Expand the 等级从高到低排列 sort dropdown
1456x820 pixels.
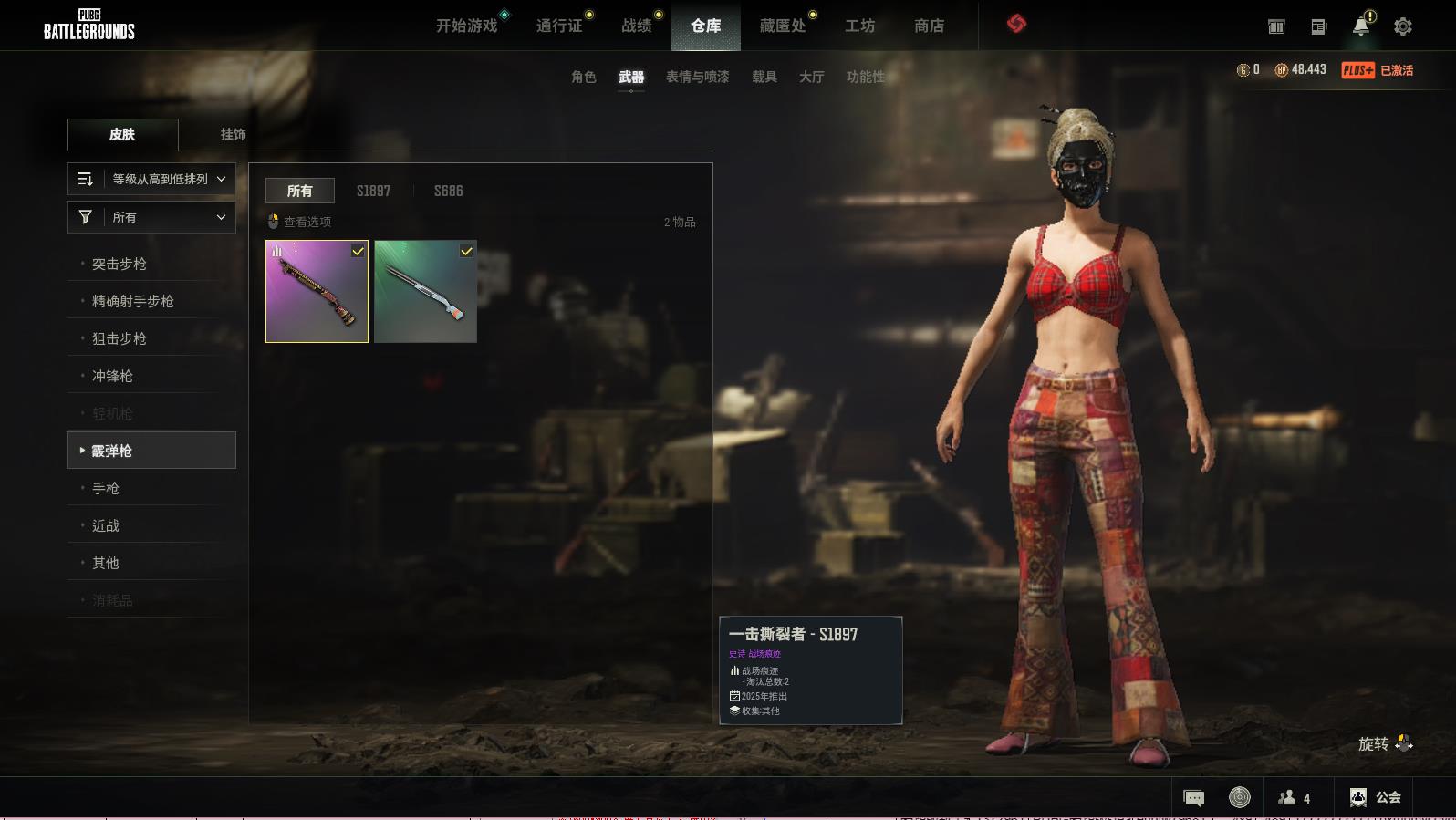pos(151,180)
